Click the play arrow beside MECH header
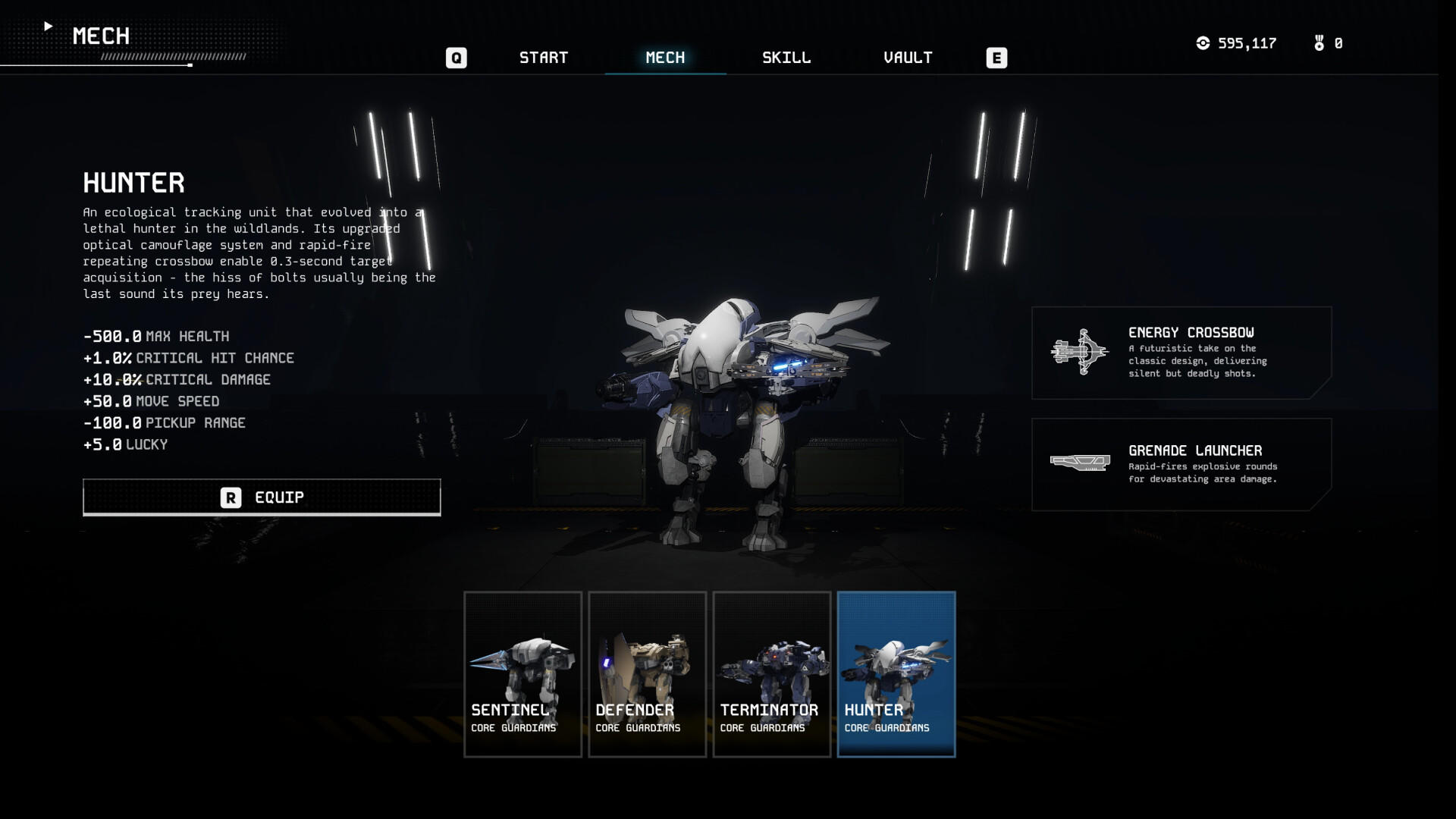Screen dimensions: 1456x819 (x=49, y=25)
